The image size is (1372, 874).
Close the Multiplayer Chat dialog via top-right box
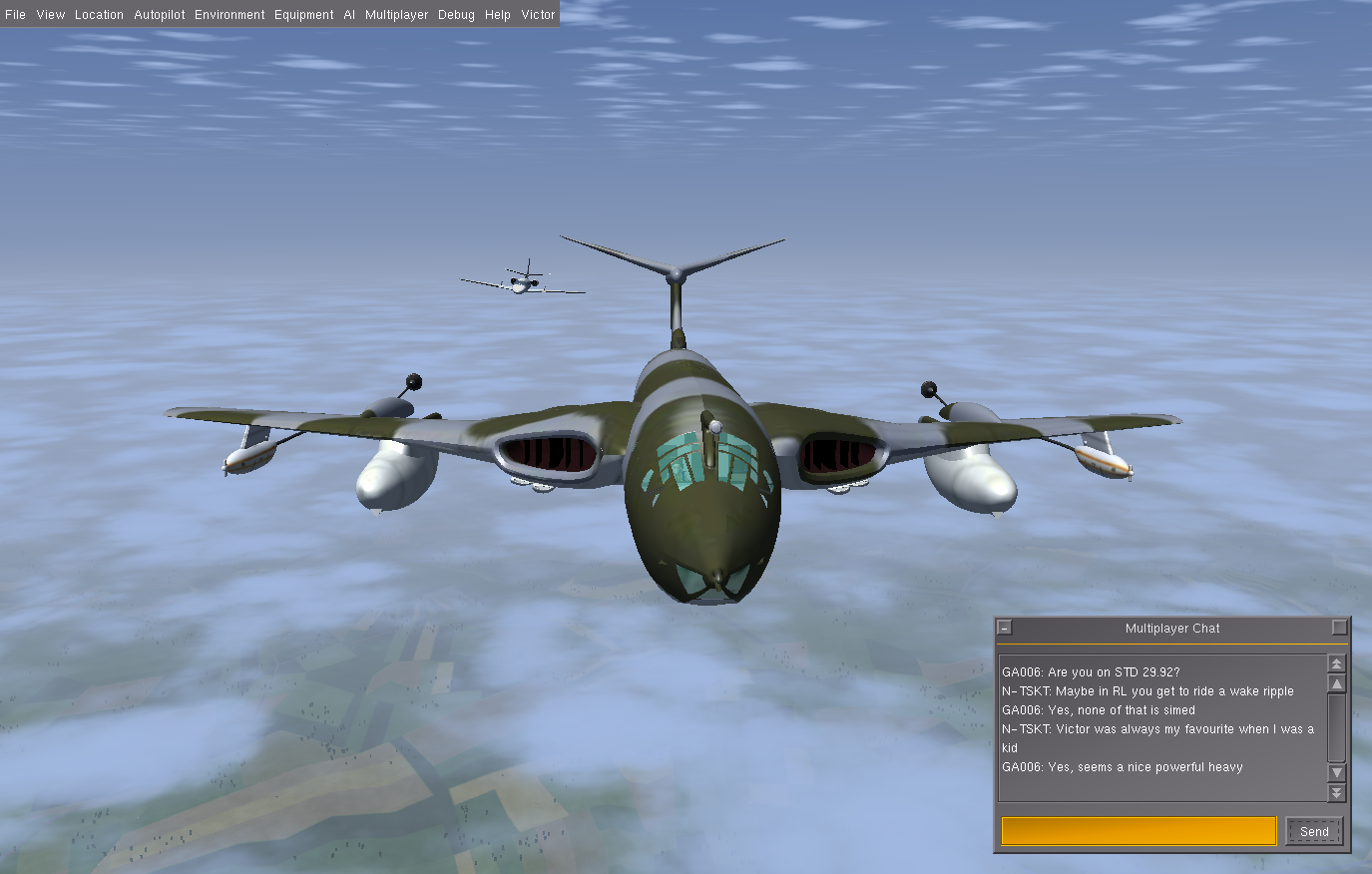[1340, 628]
